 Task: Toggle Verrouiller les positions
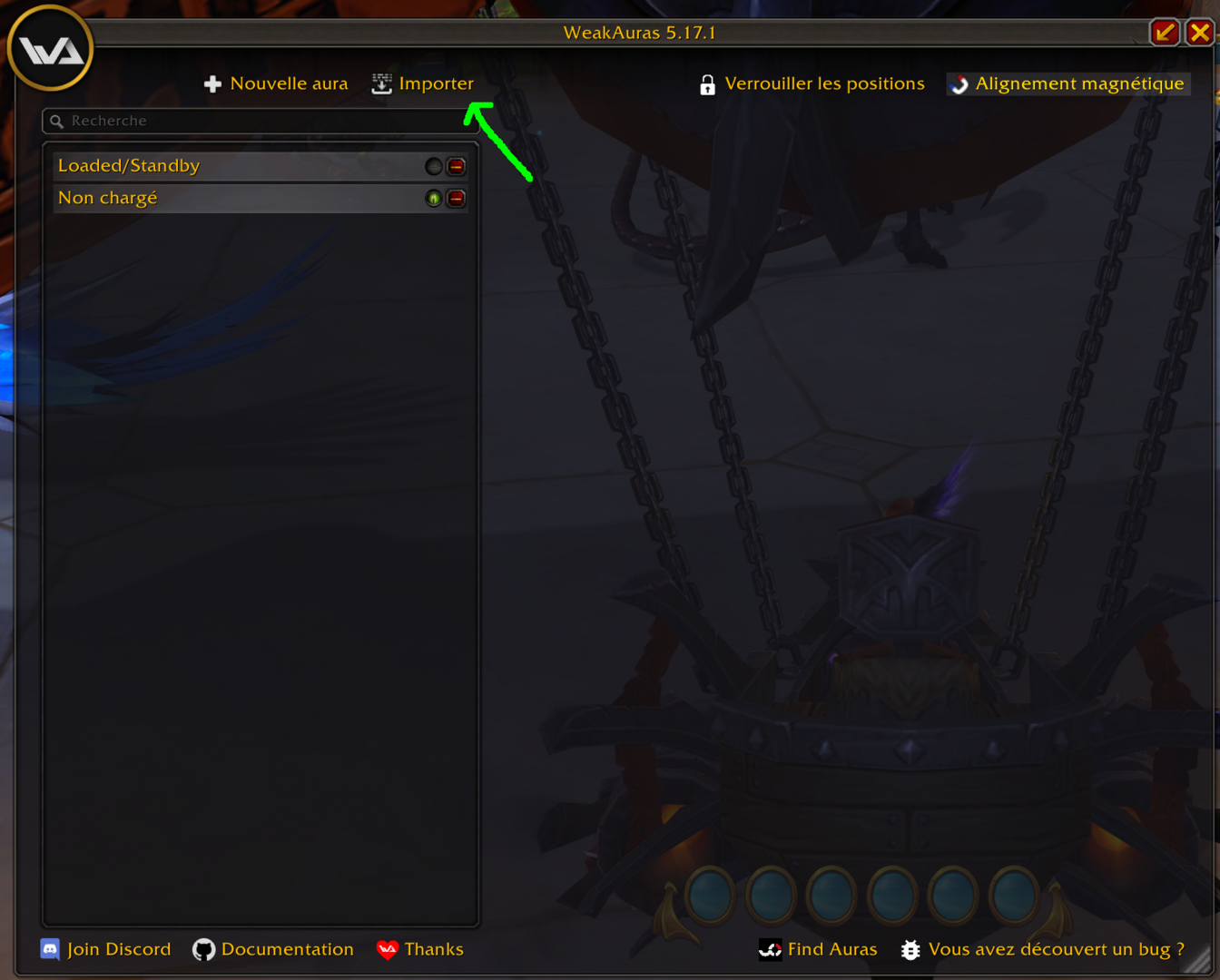click(812, 83)
